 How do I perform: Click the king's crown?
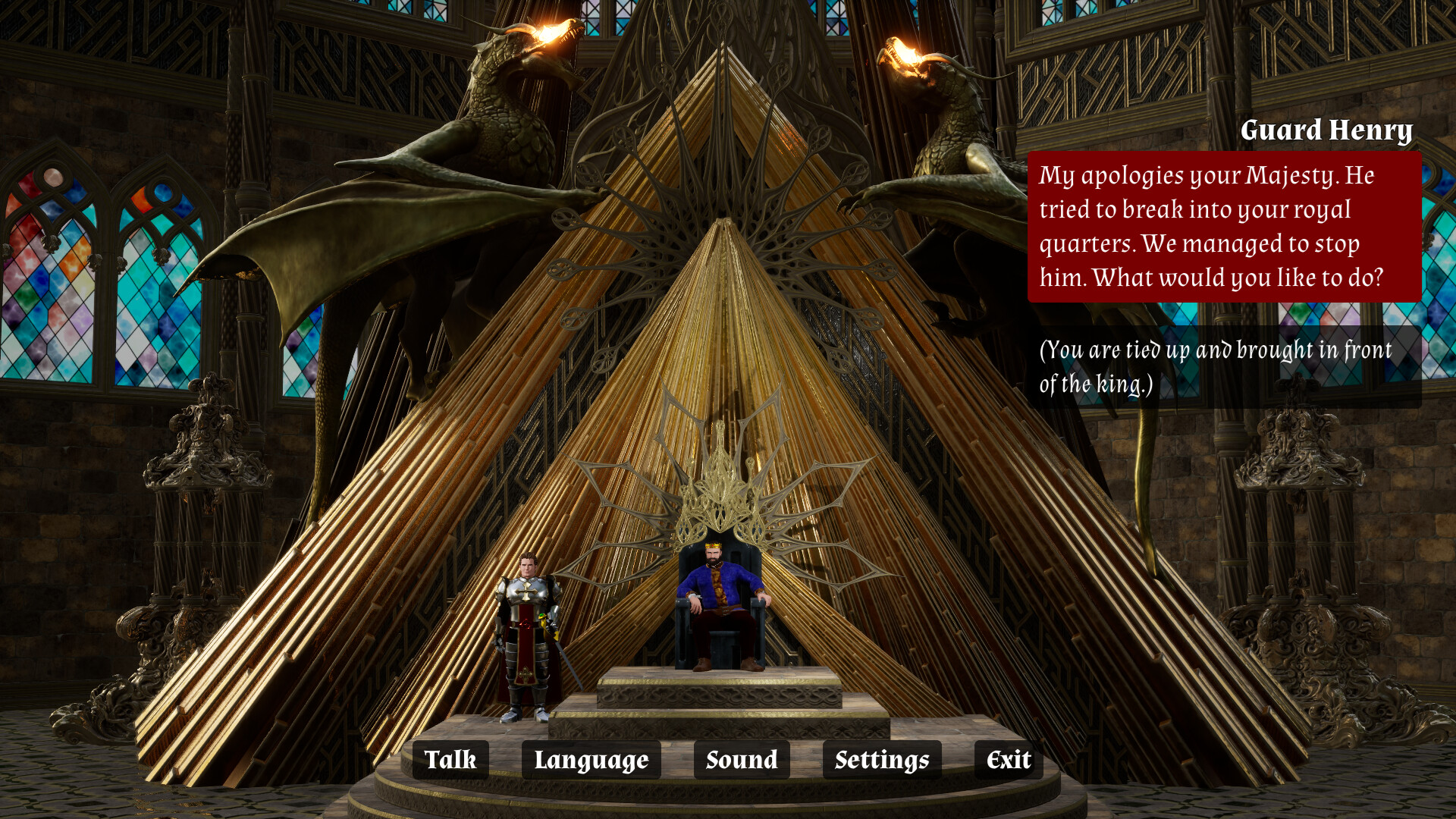coord(714,545)
